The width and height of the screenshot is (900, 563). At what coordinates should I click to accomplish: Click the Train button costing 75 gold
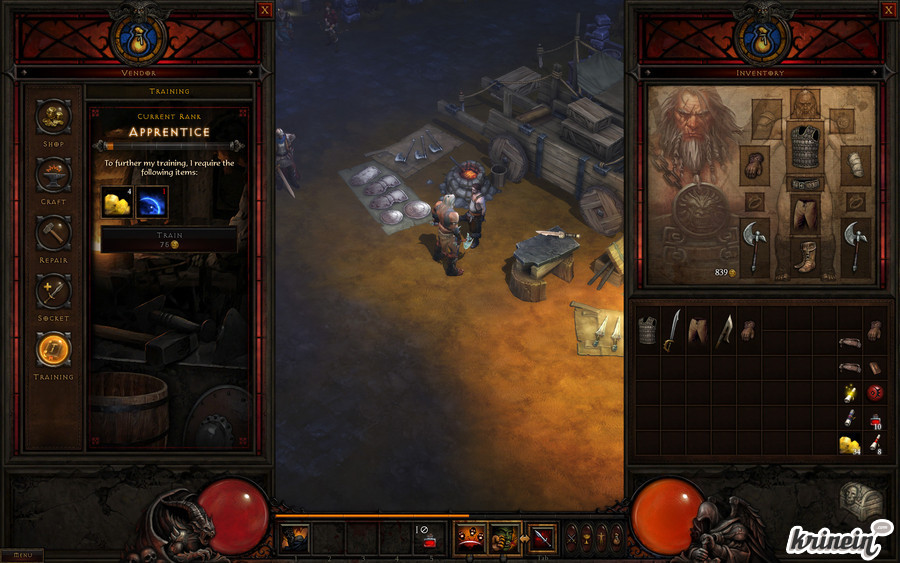169,239
